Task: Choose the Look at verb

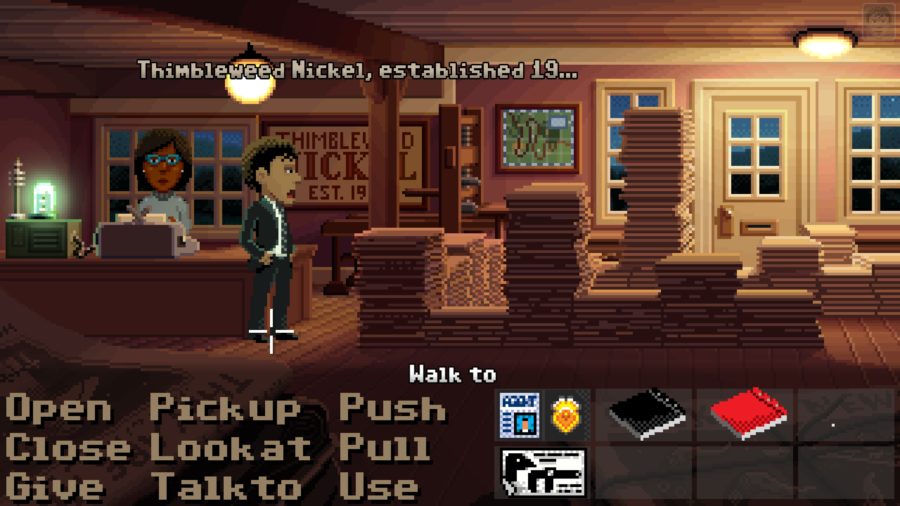Action: tap(231, 448)
